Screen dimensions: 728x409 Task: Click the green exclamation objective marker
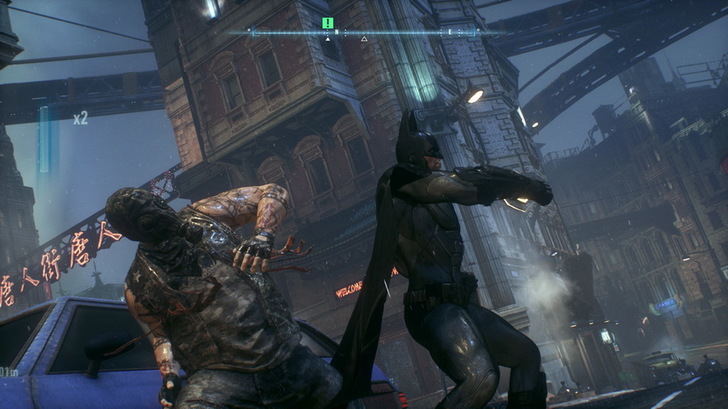327,22
